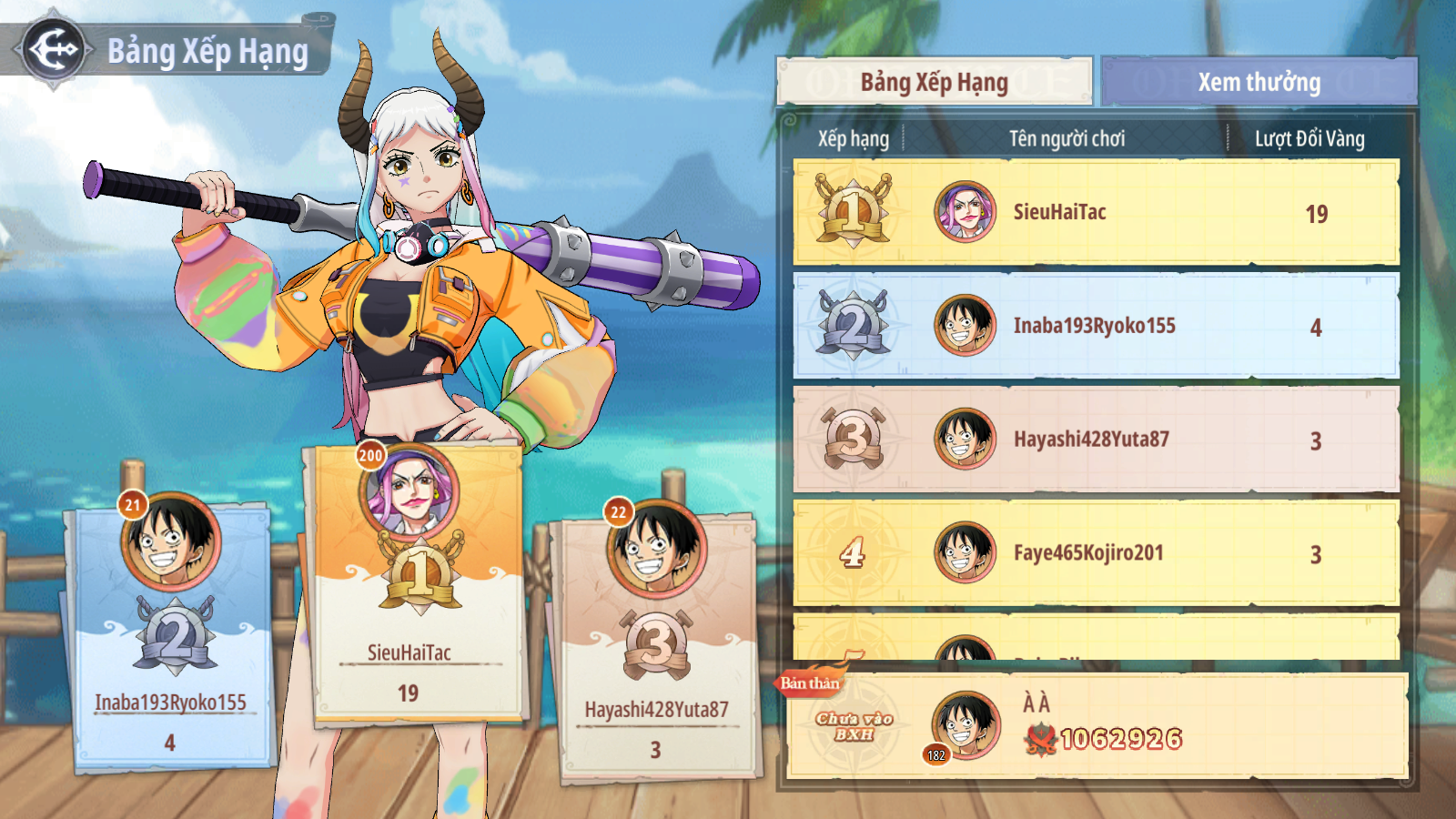The width and height of the screenshot is (1456, 819).
Task: Click the first-place podium avatar, level 200
Action: point(410,494)
